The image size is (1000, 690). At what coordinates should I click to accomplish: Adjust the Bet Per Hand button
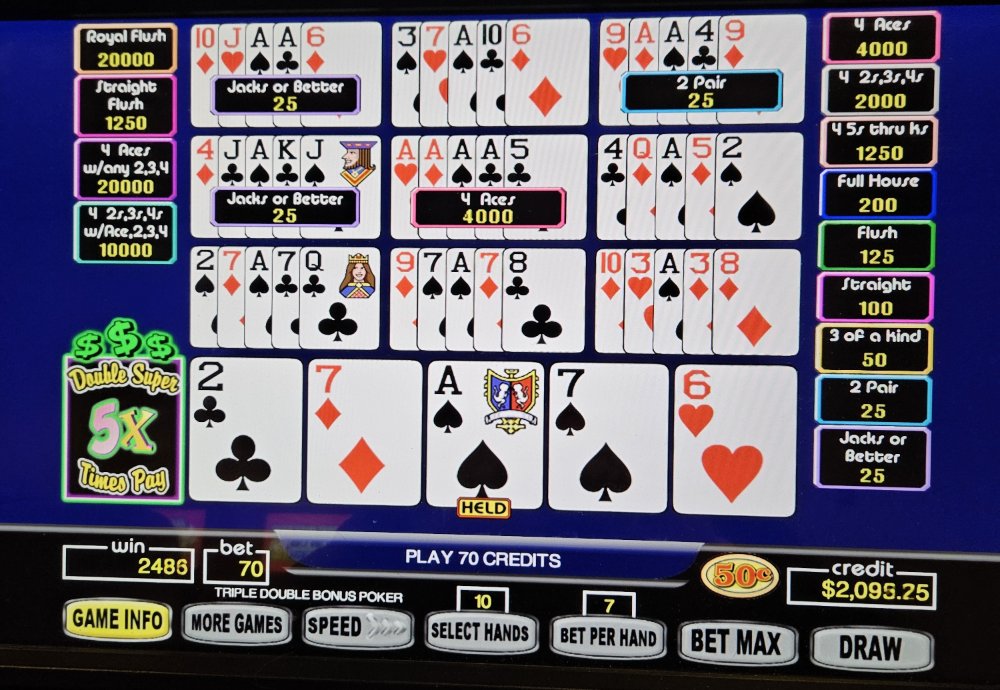[x=607, y=637]
